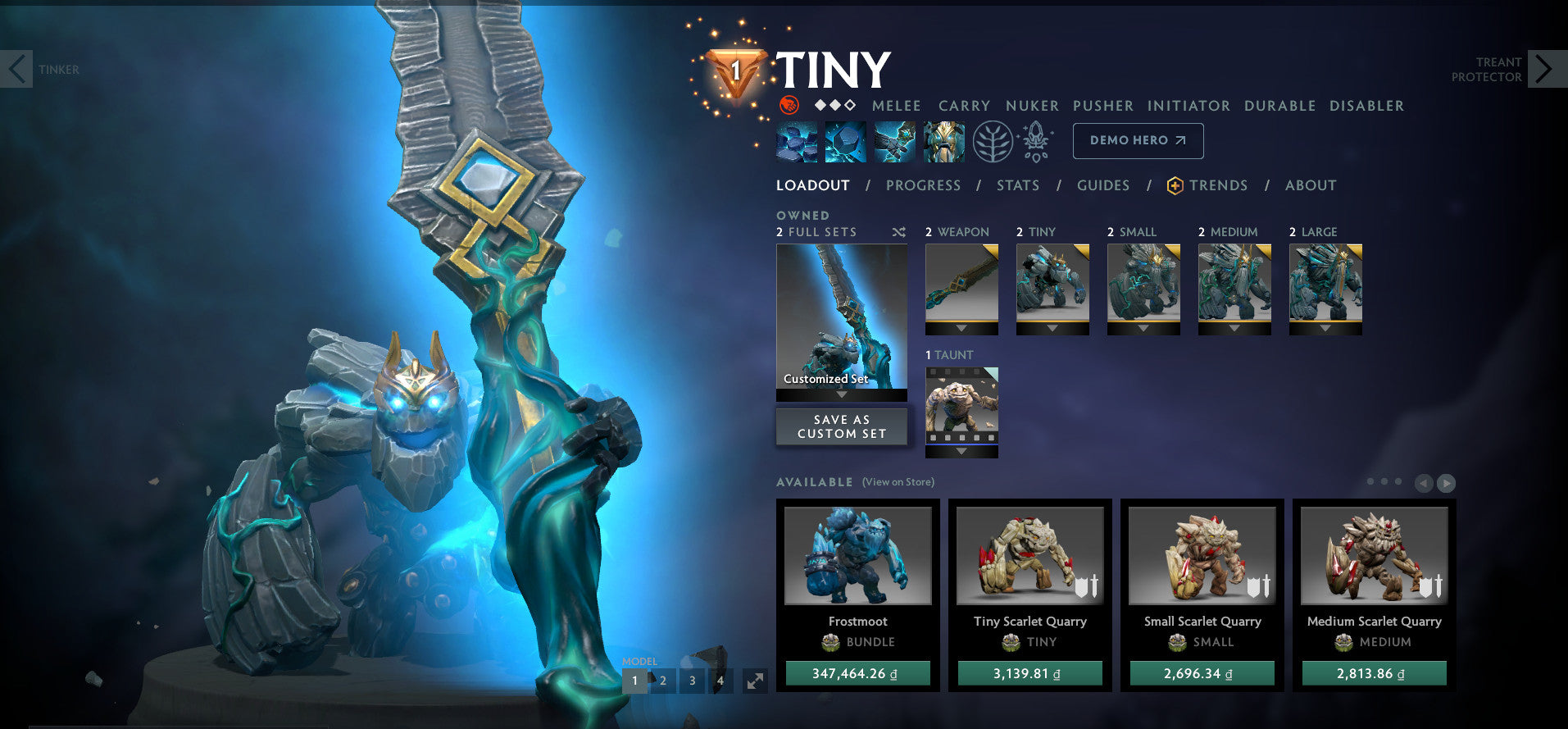
Task: Open Tiny's talent tree icon
Action: (993, 140)
